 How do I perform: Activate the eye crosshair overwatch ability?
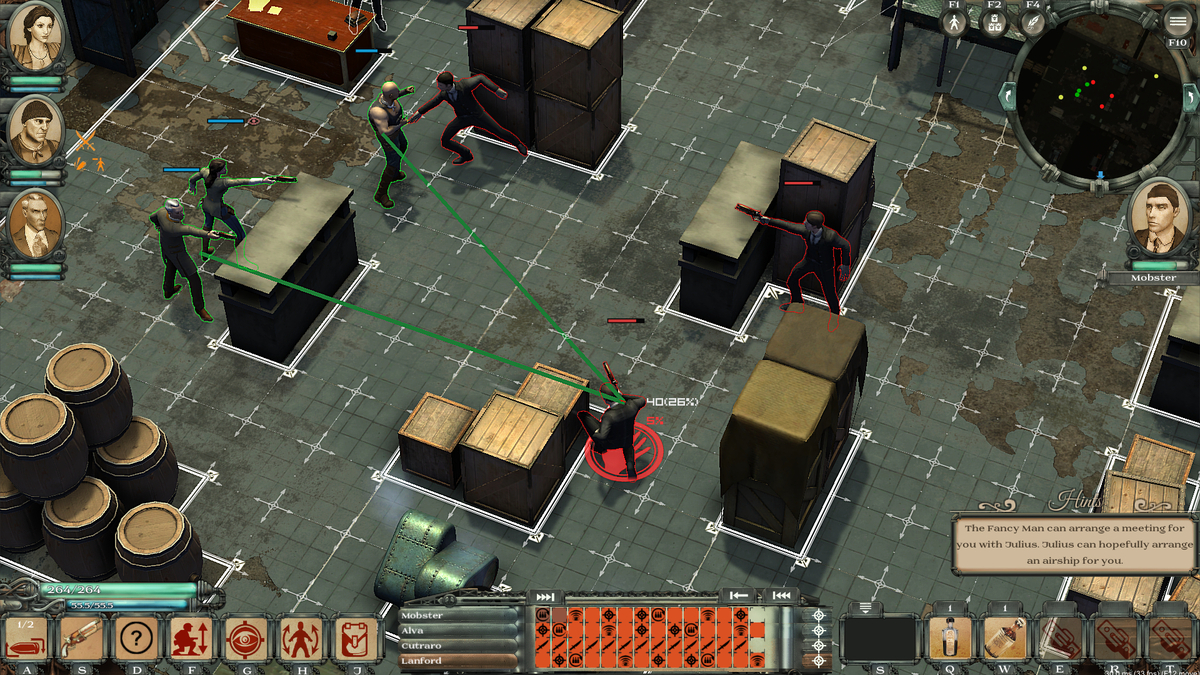point(245,637)
